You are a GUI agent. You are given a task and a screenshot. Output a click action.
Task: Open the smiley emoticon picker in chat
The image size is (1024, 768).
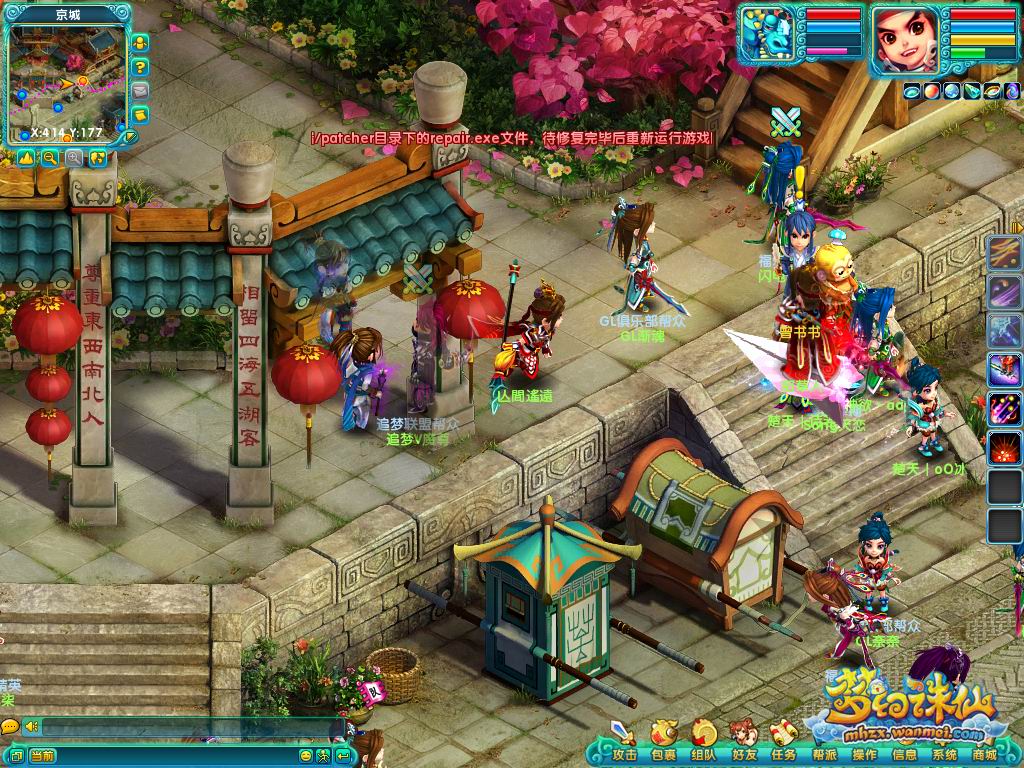click(306, 756)
